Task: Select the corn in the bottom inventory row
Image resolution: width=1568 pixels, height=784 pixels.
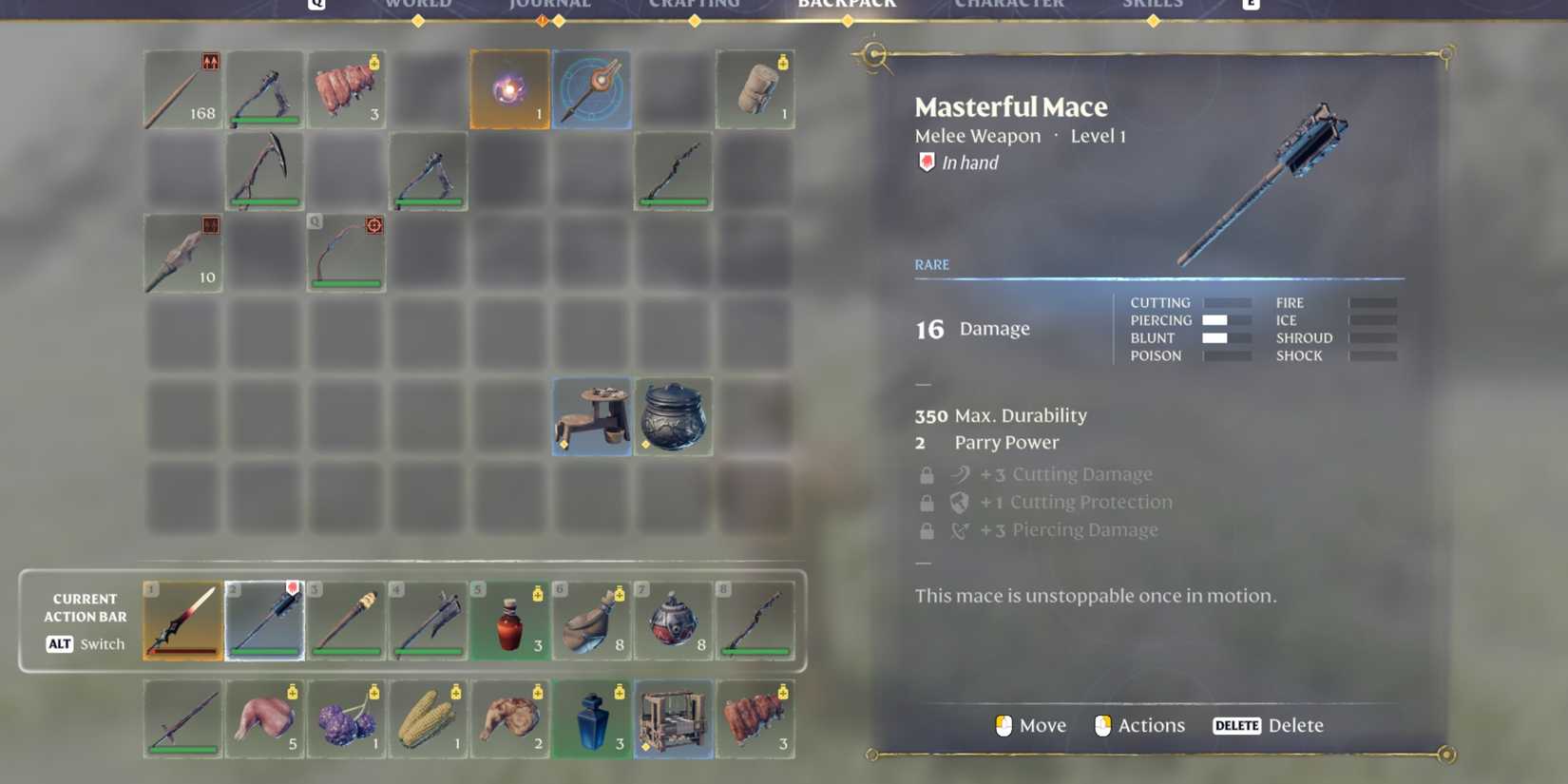Action: point(428,719)
